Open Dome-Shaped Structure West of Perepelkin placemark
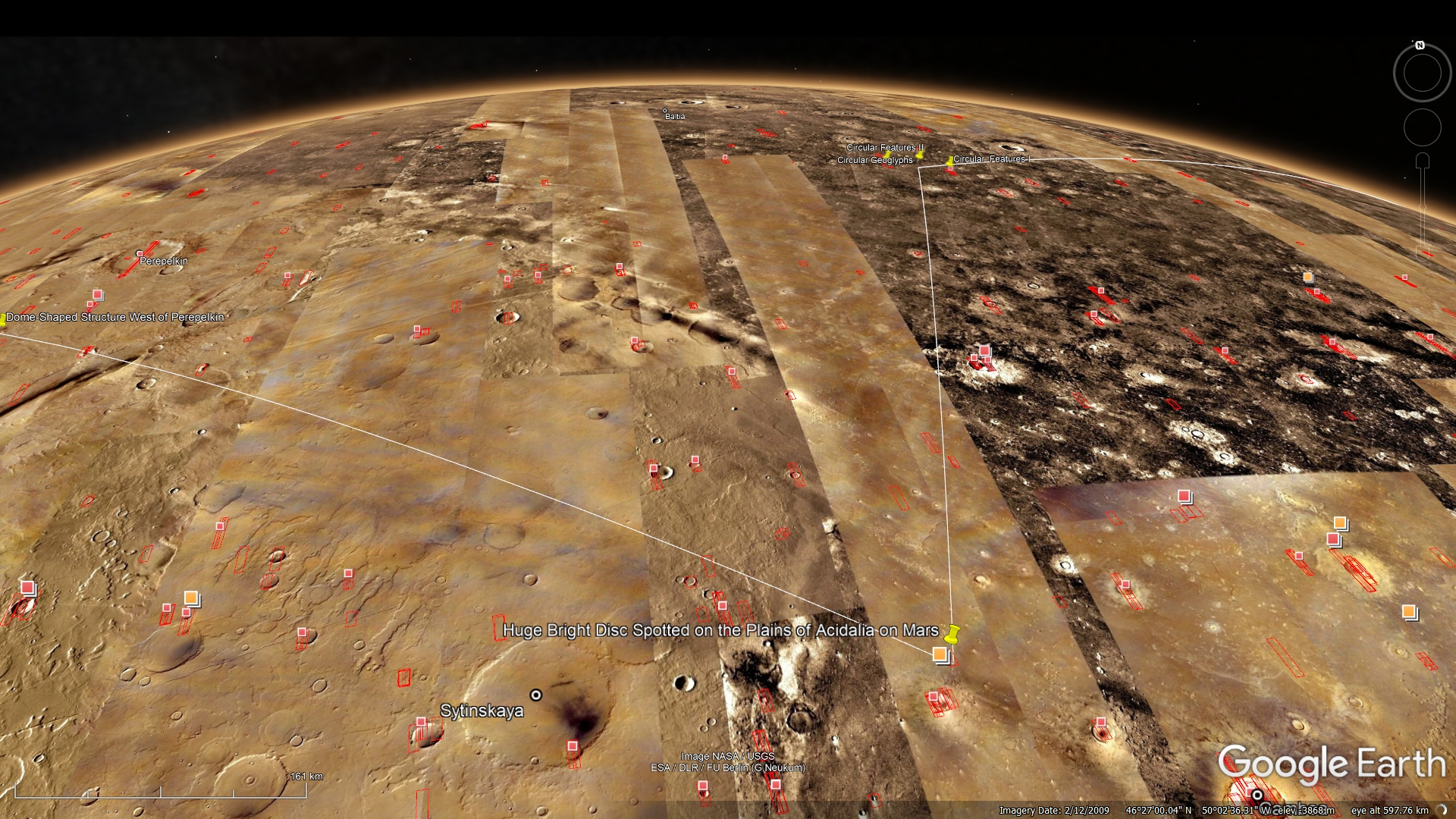The width and height of the screenshot is (1456, 819). coord(115,317)
